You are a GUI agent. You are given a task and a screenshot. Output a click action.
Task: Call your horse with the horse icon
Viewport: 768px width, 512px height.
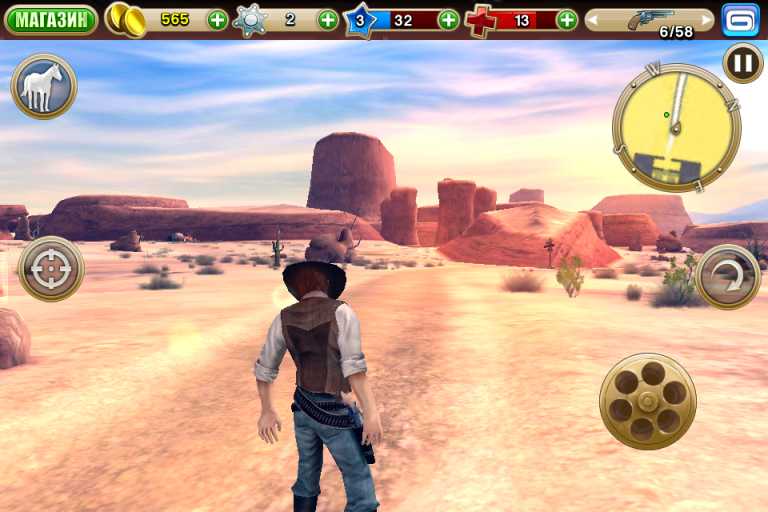coord(44,86)
